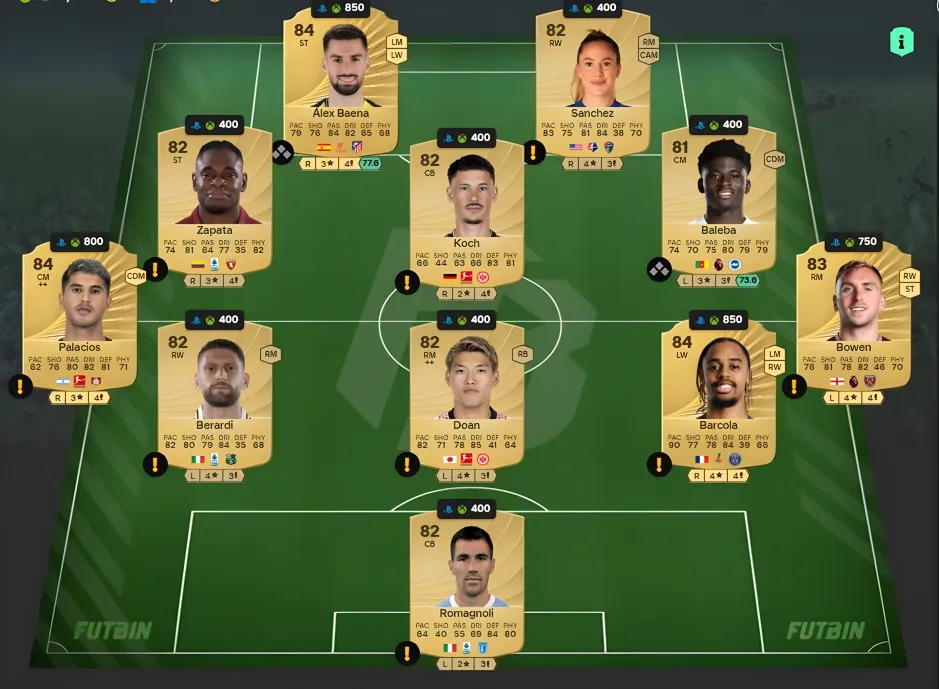Click the warning icon beside Sanchez
Screen dimensions: 939x689
click(x=534, y=152)
